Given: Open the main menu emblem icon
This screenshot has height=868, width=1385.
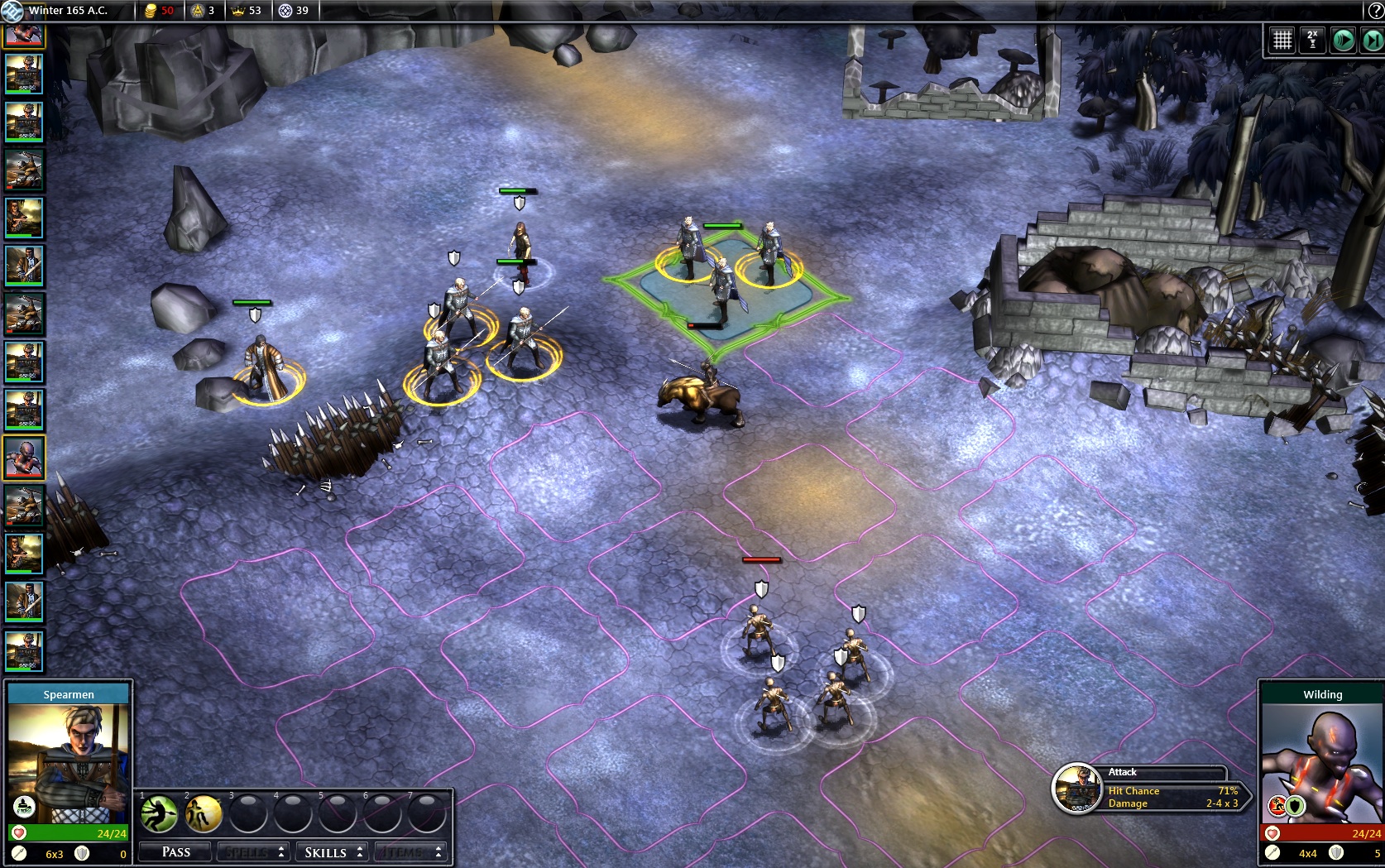Looking at the screenshot, I should 12,11.
